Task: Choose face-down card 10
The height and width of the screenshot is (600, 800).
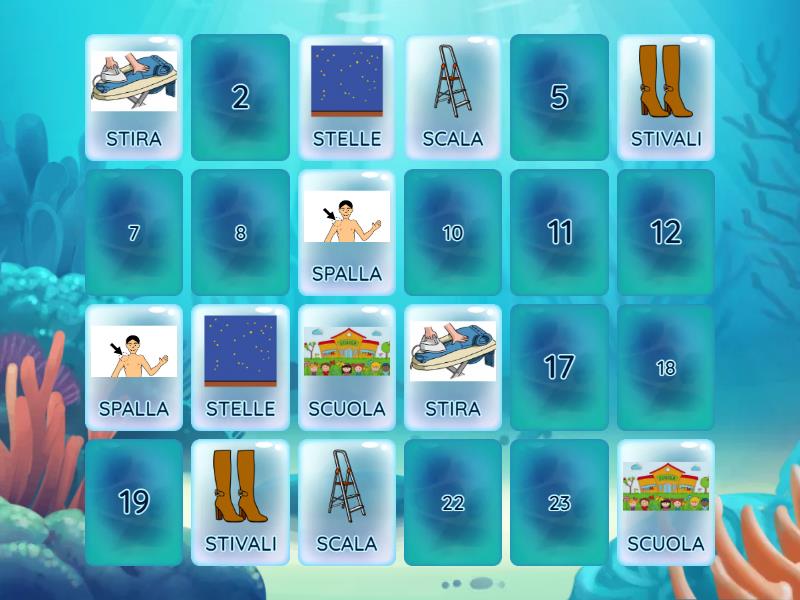Action: (x=453, y=233)
